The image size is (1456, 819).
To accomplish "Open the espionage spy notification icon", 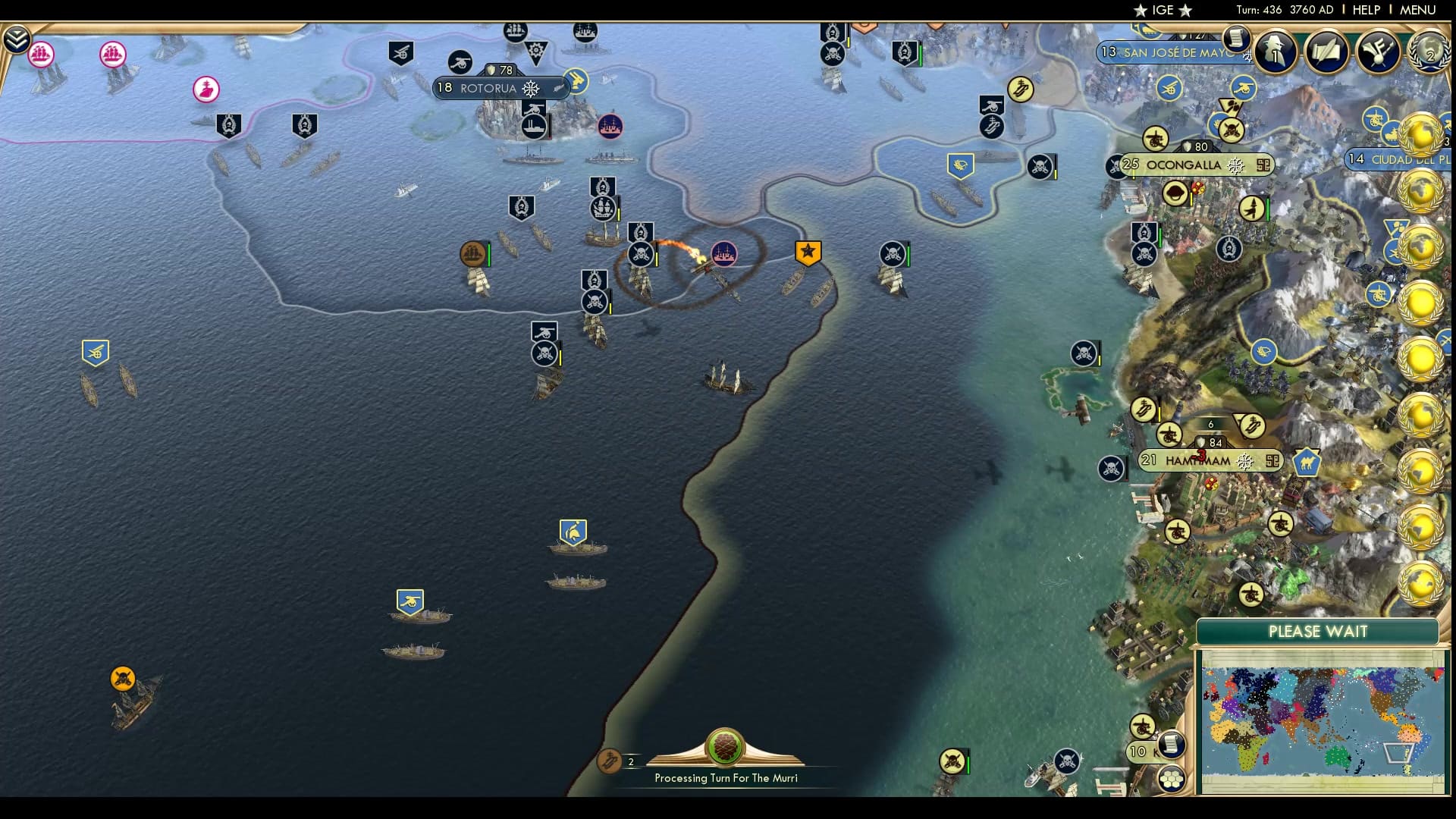I will click(x=1275, y=53).
